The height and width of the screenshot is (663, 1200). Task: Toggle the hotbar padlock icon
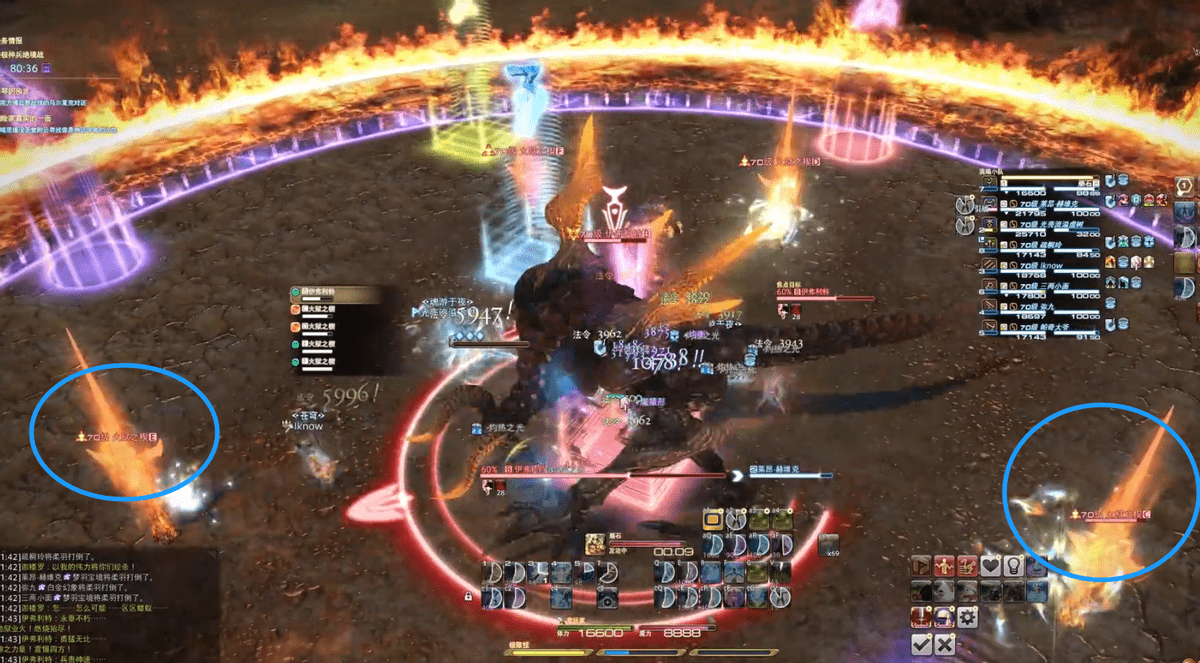pos(468,597)
